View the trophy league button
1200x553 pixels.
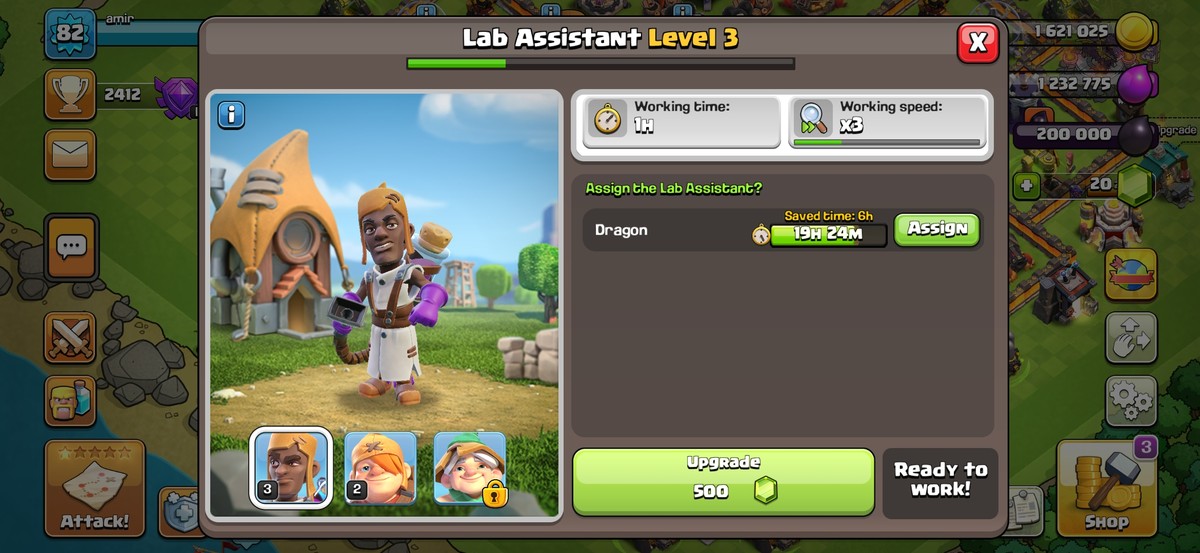tap(70, 95)
